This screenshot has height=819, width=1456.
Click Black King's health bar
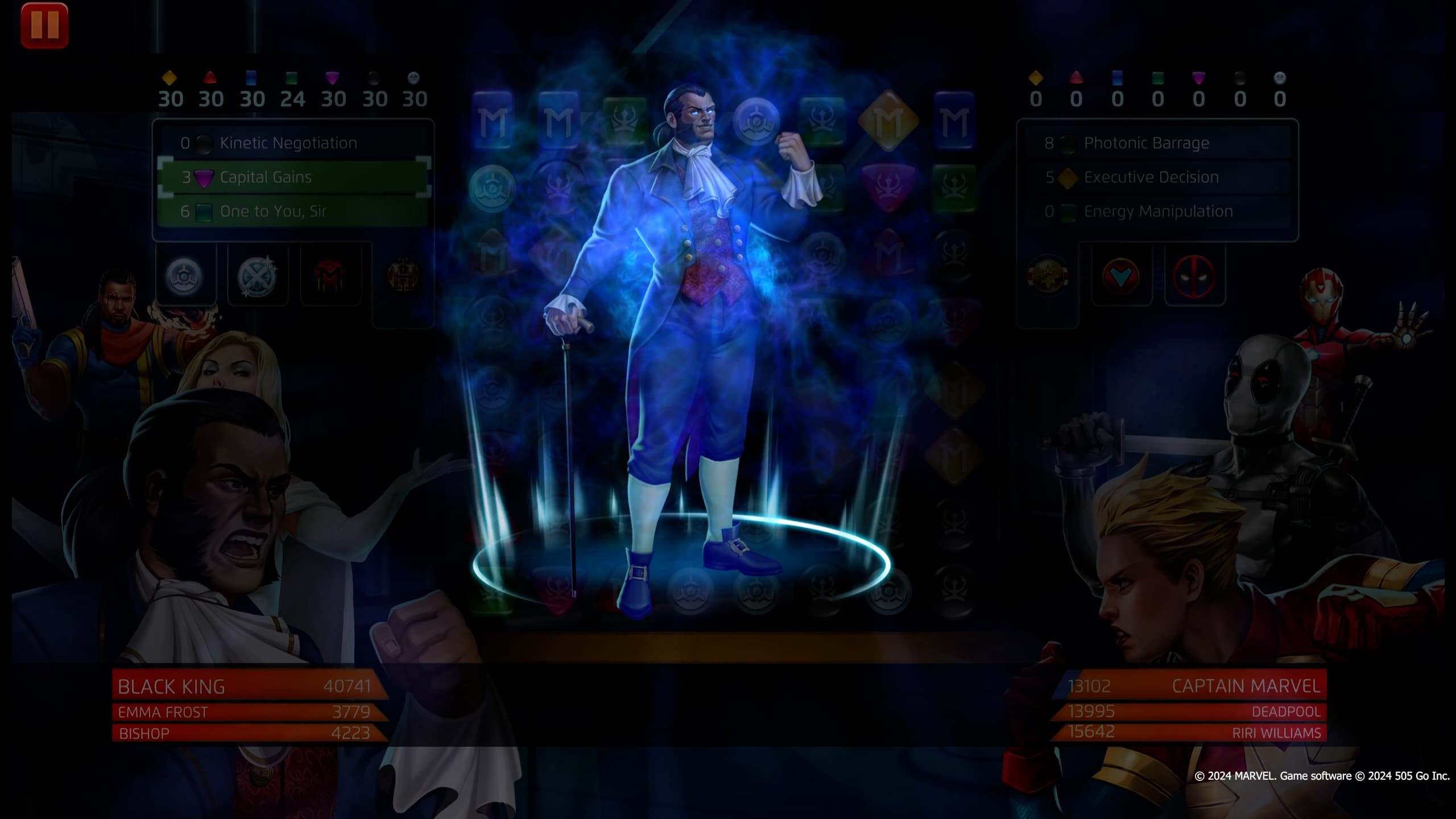pos(245,686)
